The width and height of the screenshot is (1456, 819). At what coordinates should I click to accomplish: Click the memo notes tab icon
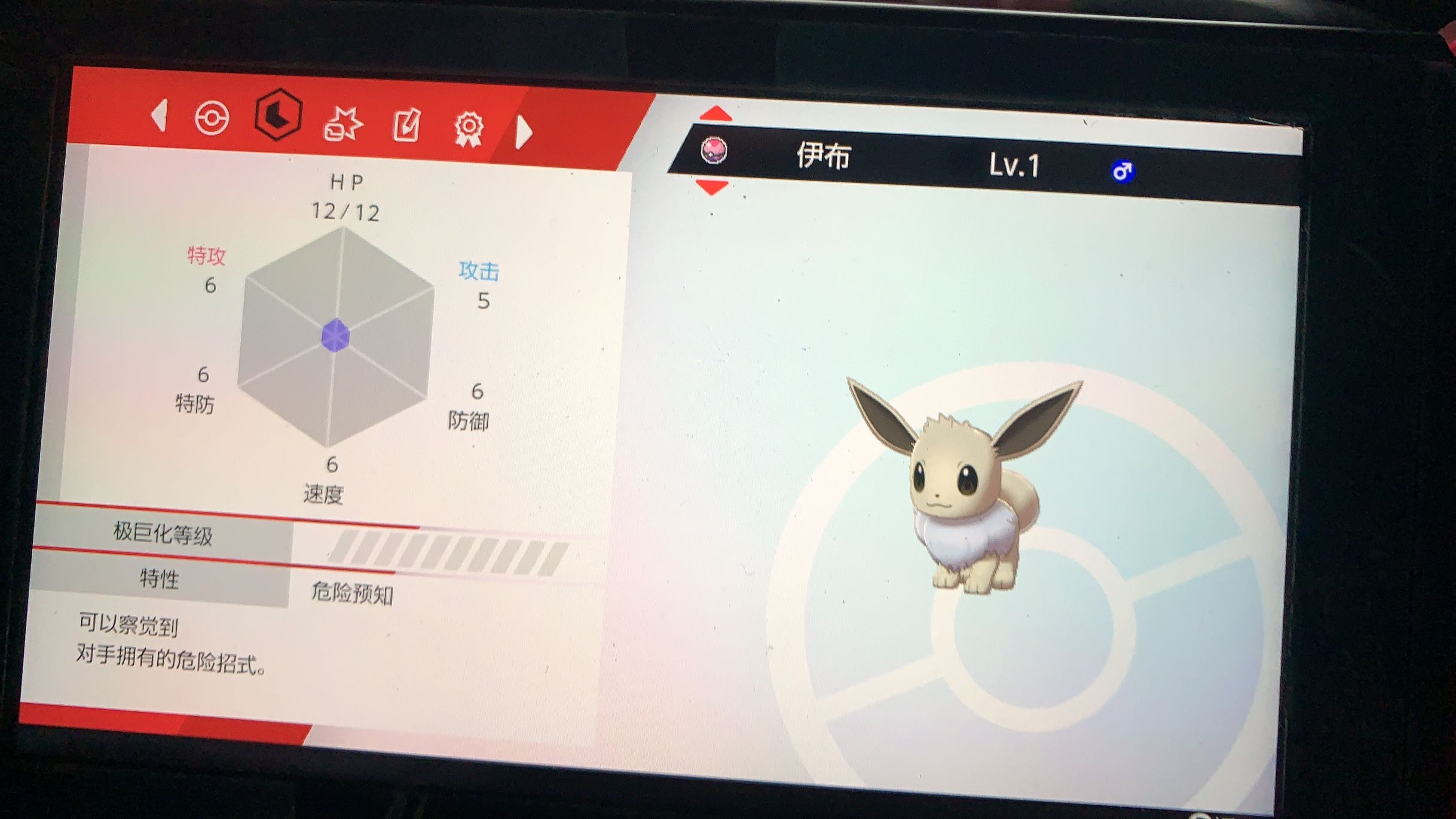click(406, 127)
